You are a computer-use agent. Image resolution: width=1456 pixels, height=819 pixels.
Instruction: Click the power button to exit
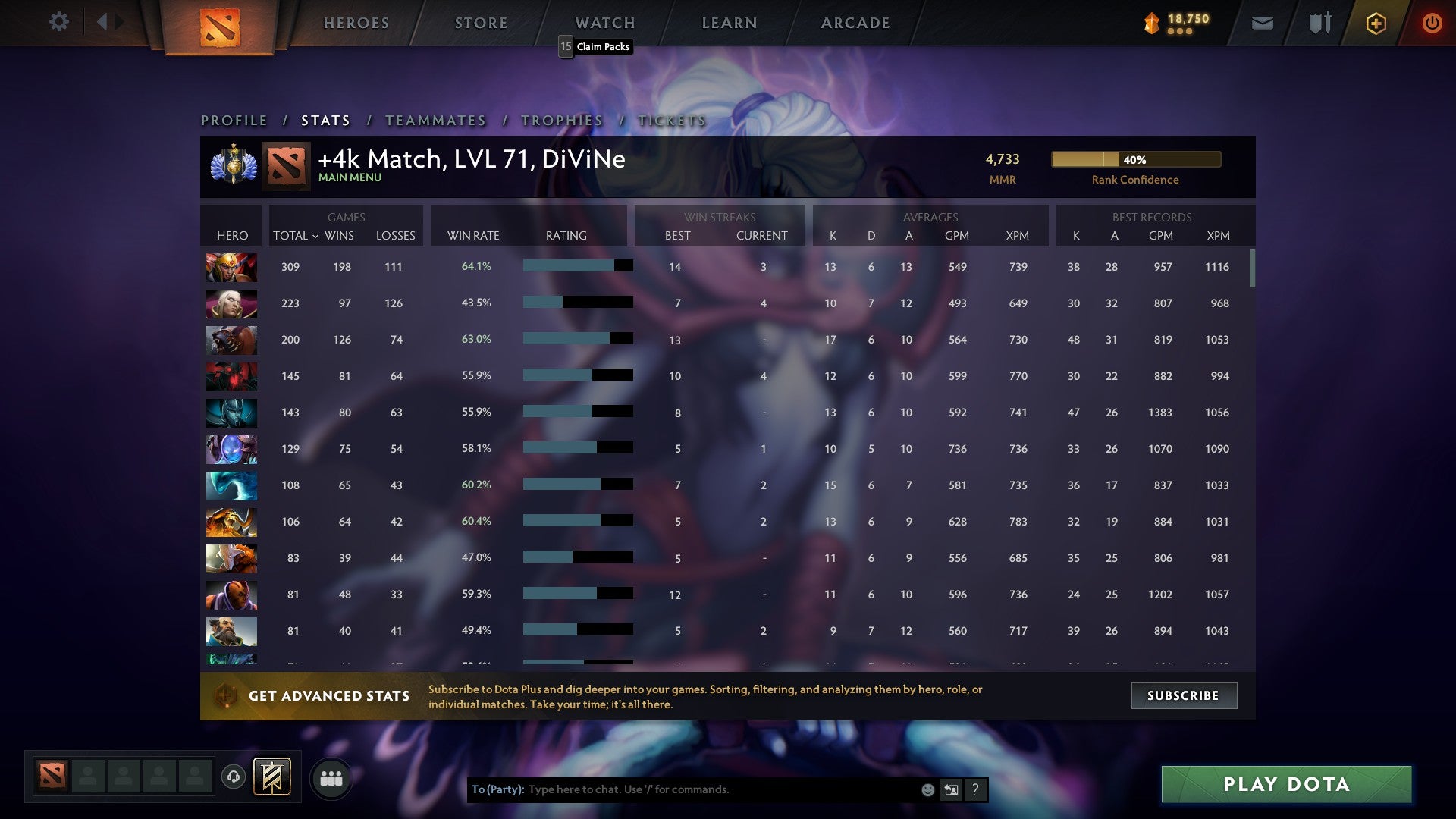1432,22
